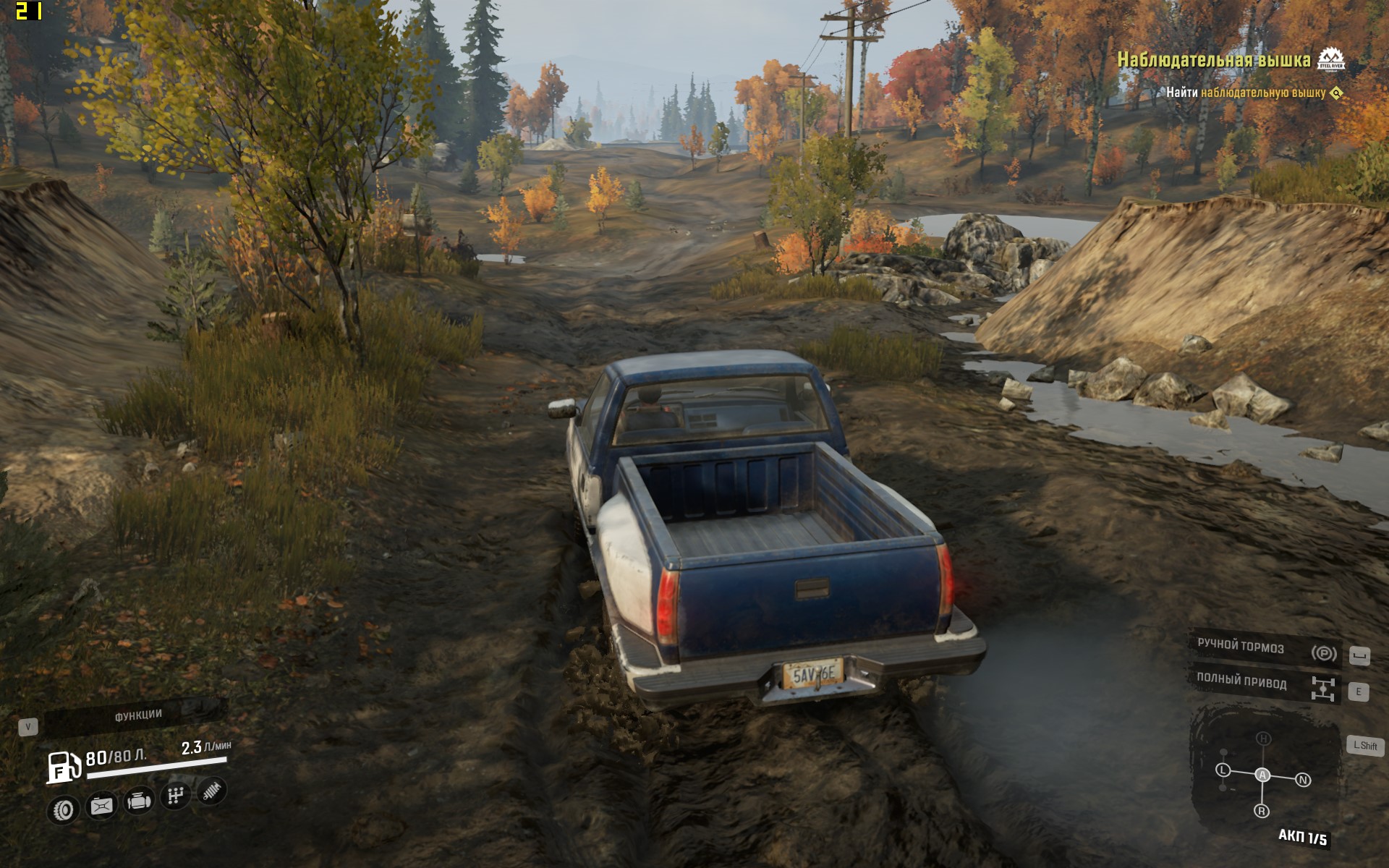Shift to the H high gear
Image resolution: width=1389 pixels, height=868 pixels.
click(1263, 739)
